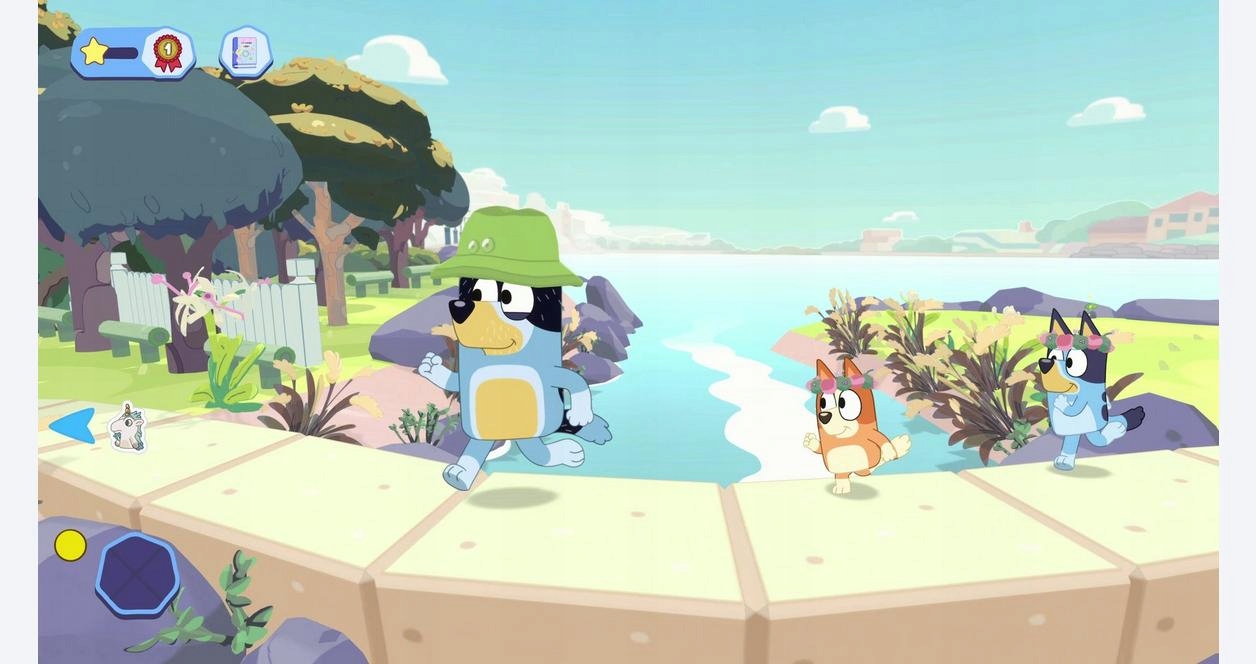Tap the small yellow circle button
Image resolution: width=1256 pixels, height=664 pixels.
coord(70,545)
